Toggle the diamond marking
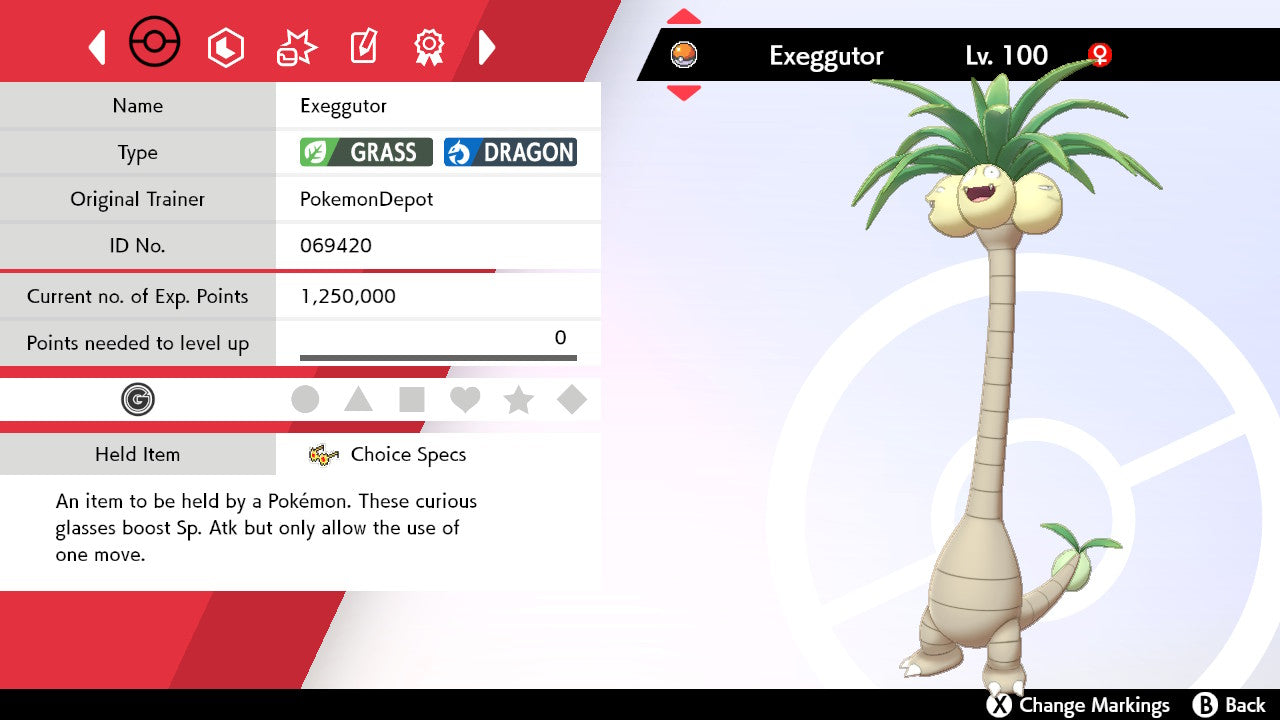The width and height of the screenshot is (1280, 720). pyautogui.click(x=572, y=400)
